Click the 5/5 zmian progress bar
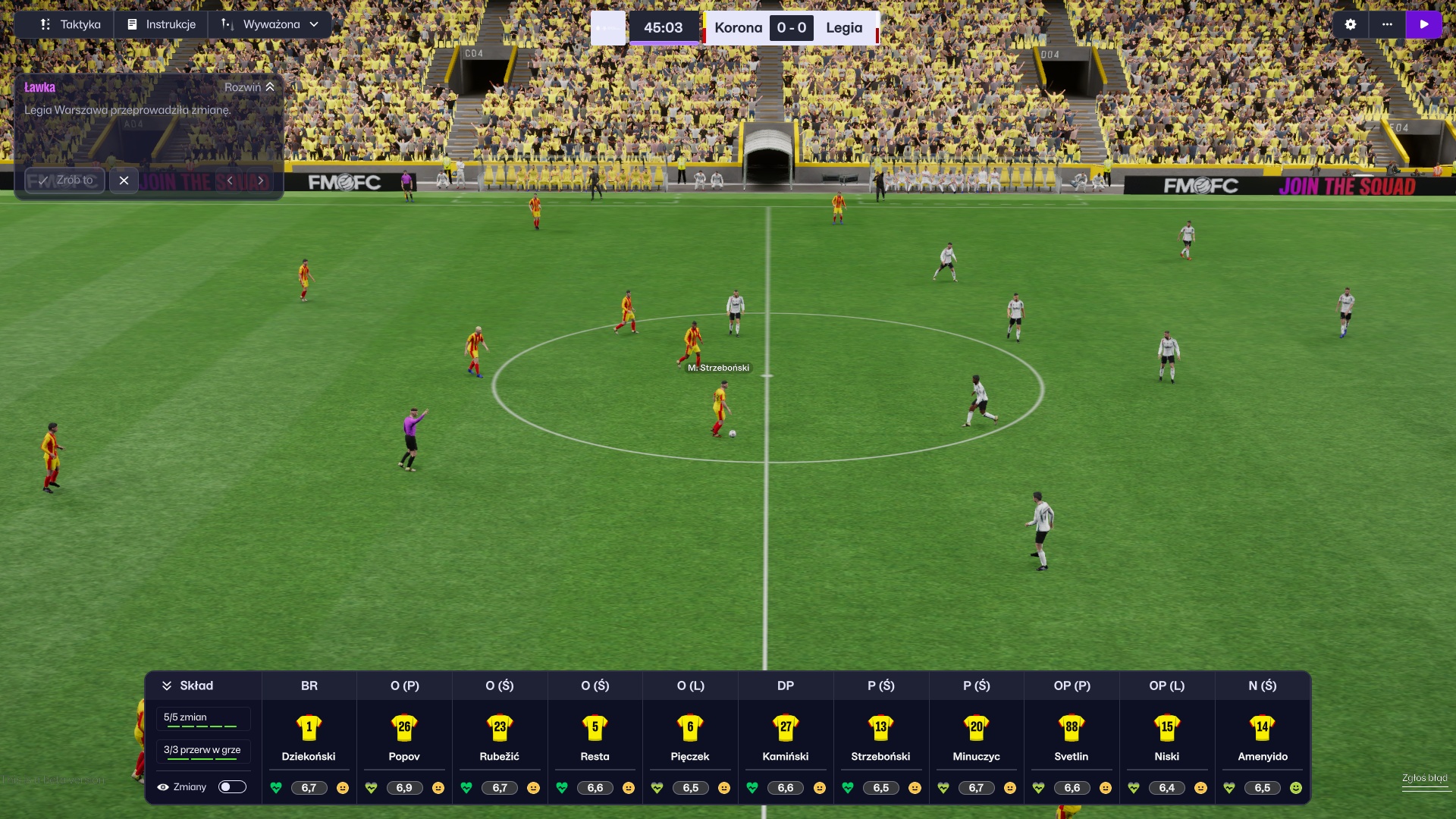This screenshot has width=1456, height=819. 202,718
